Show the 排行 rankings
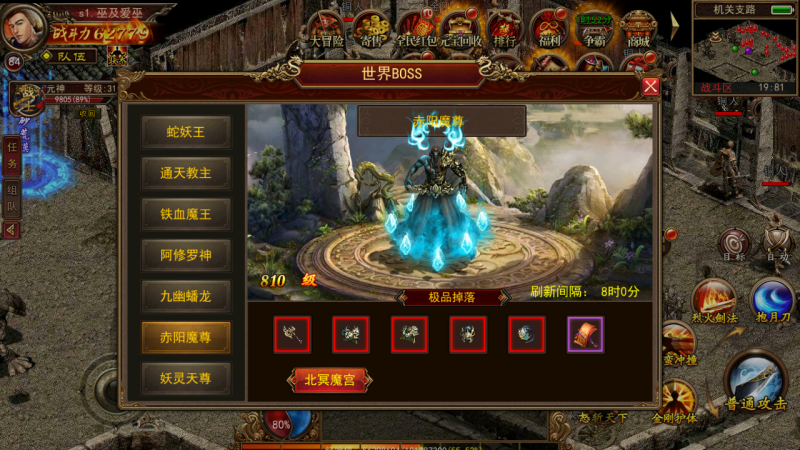Viewport: 800px width, 450px height. coord(506,29)
